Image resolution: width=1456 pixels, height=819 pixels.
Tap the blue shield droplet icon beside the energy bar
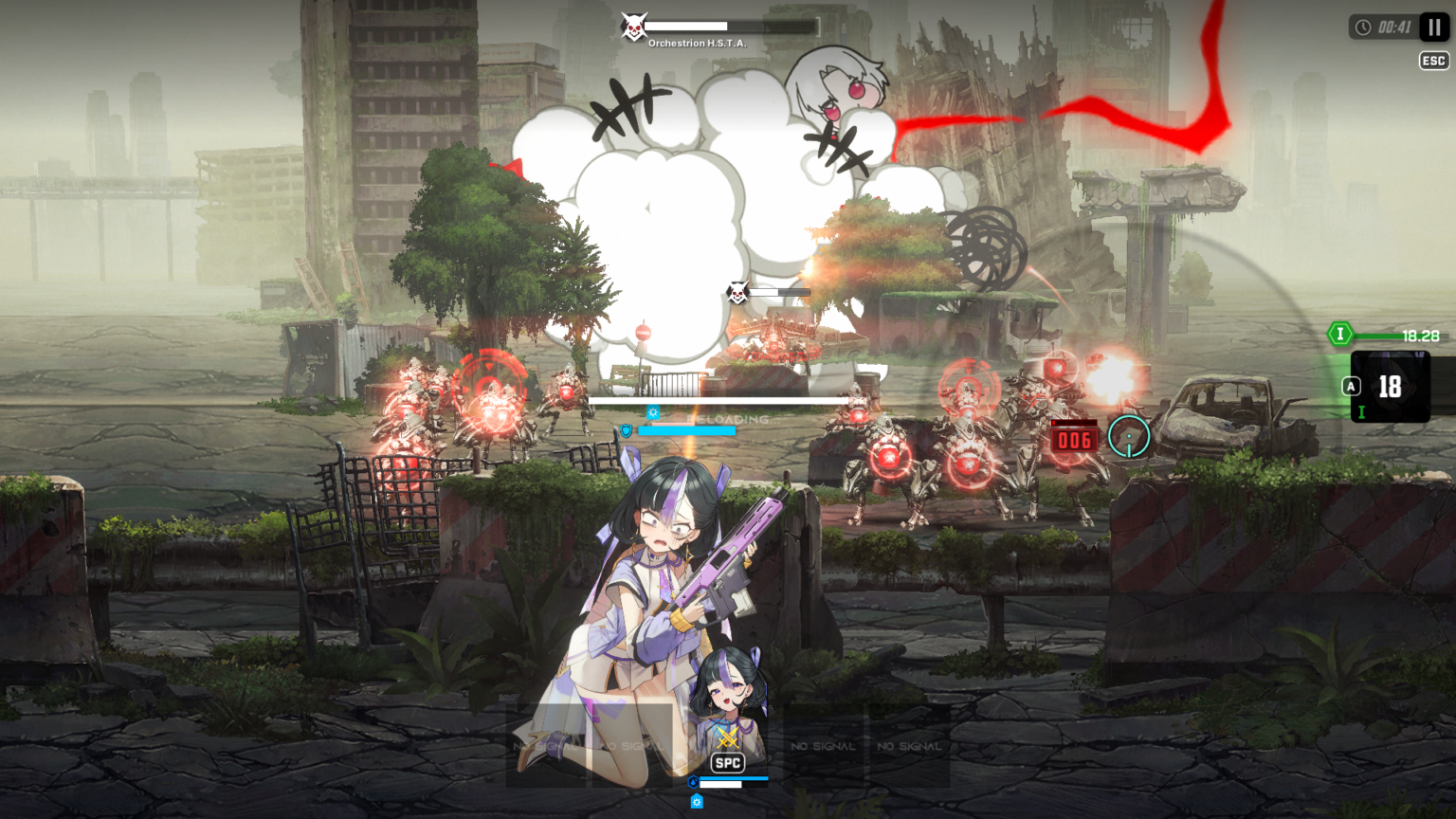click(x=693, y=781)
